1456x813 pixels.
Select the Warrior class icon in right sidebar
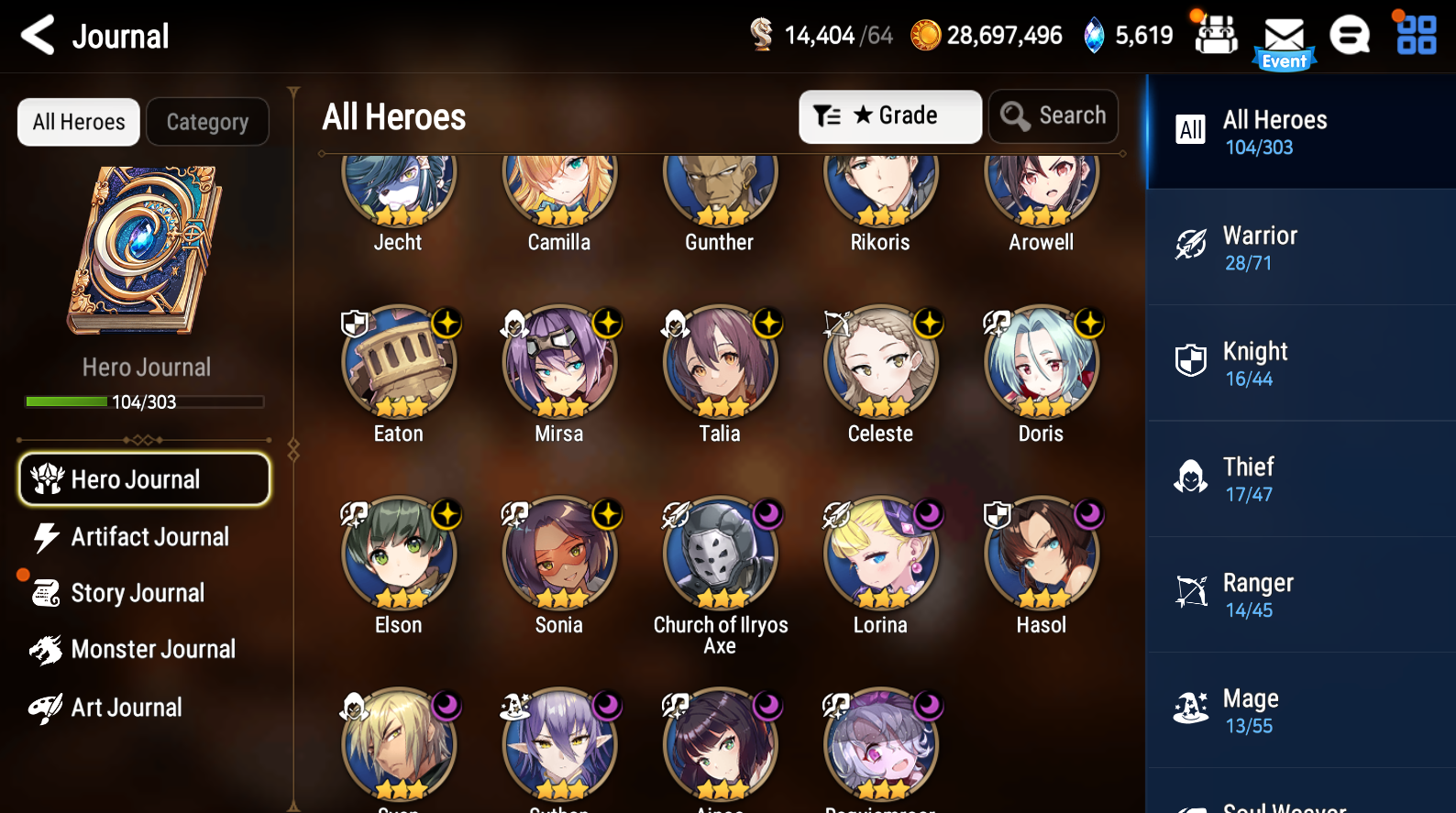pos(1190,245)
